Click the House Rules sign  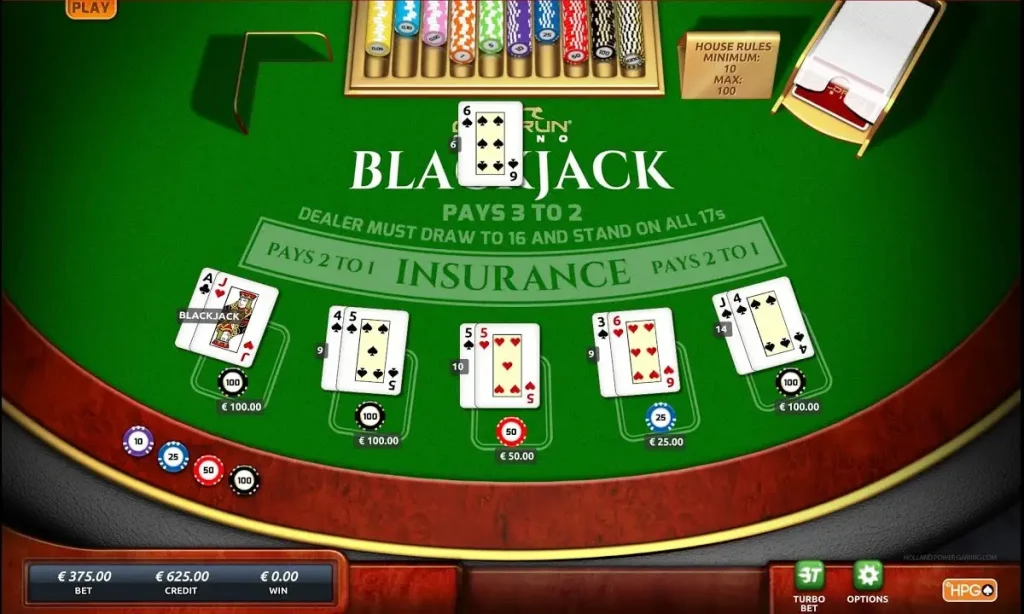729,64
